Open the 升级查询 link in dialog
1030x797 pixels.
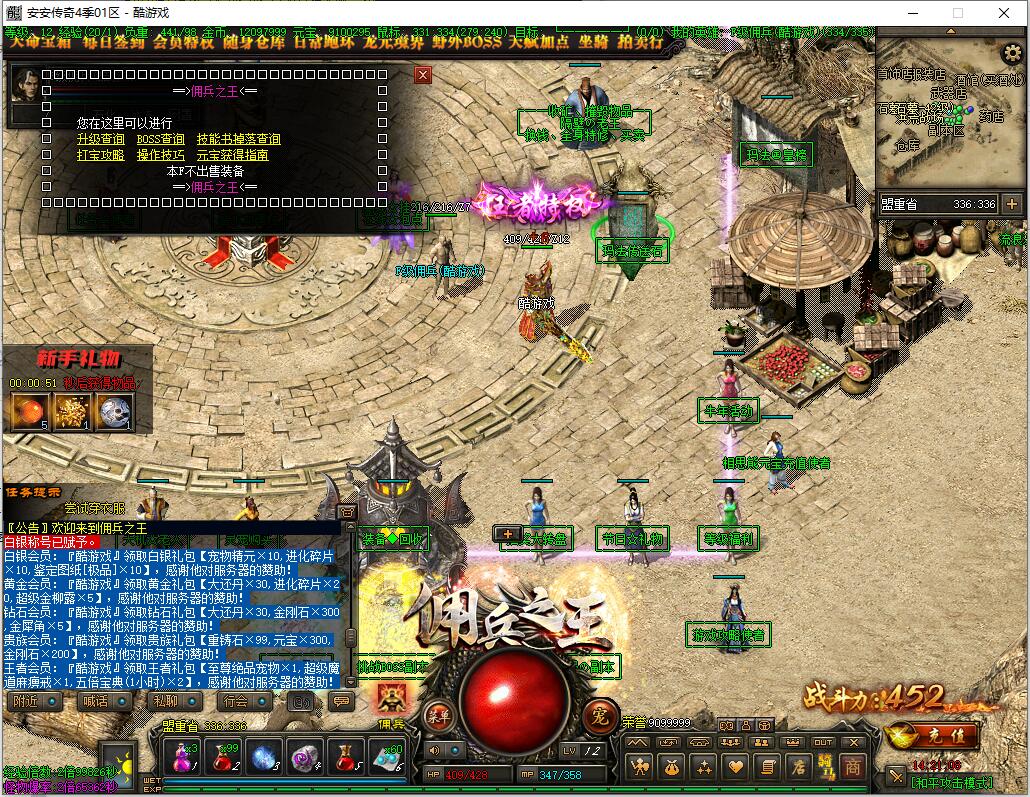click(x=101, y=139)
